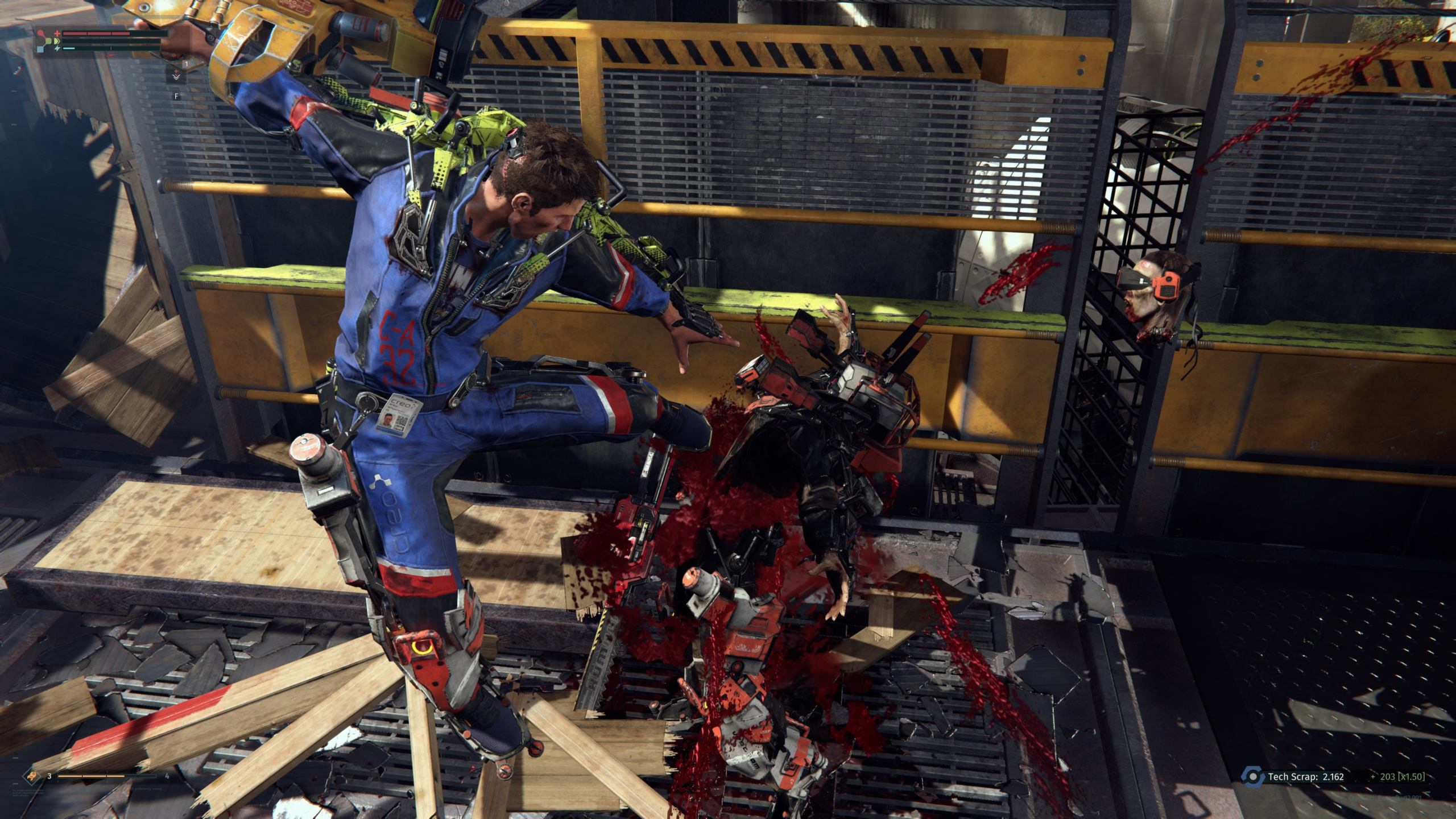Click the stamina chevron icon beside the bars
This screenshot has width=1456, height=819.
[x=57, y=41]
